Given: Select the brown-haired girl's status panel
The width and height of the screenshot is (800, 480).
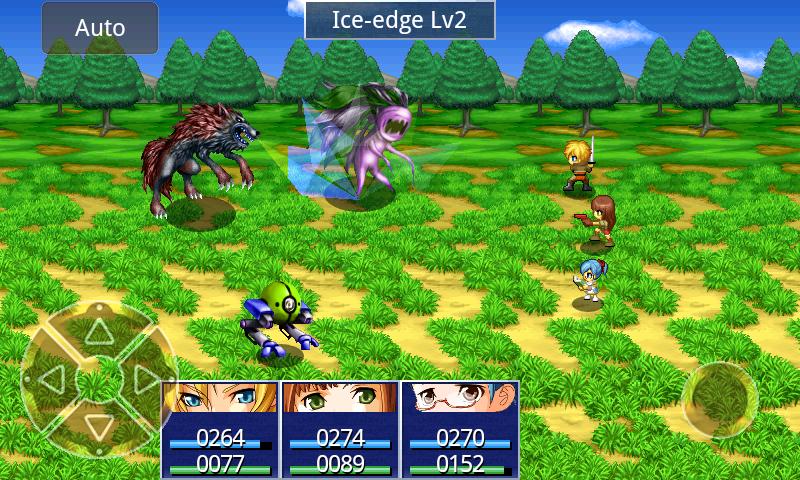Looking at the screenshot, I should point(340,429).
